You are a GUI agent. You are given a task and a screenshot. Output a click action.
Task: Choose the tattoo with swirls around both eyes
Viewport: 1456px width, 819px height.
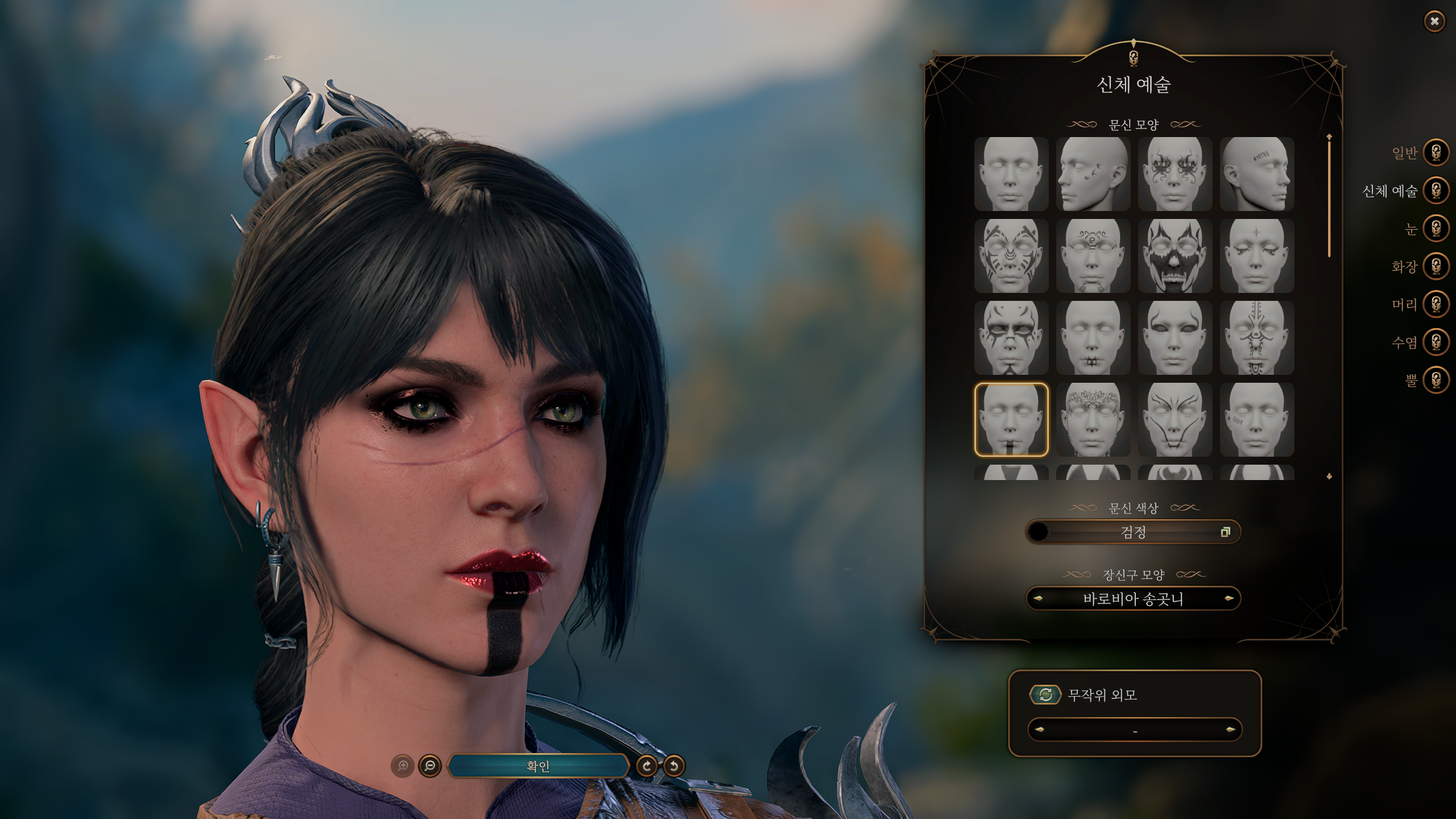1174,173
